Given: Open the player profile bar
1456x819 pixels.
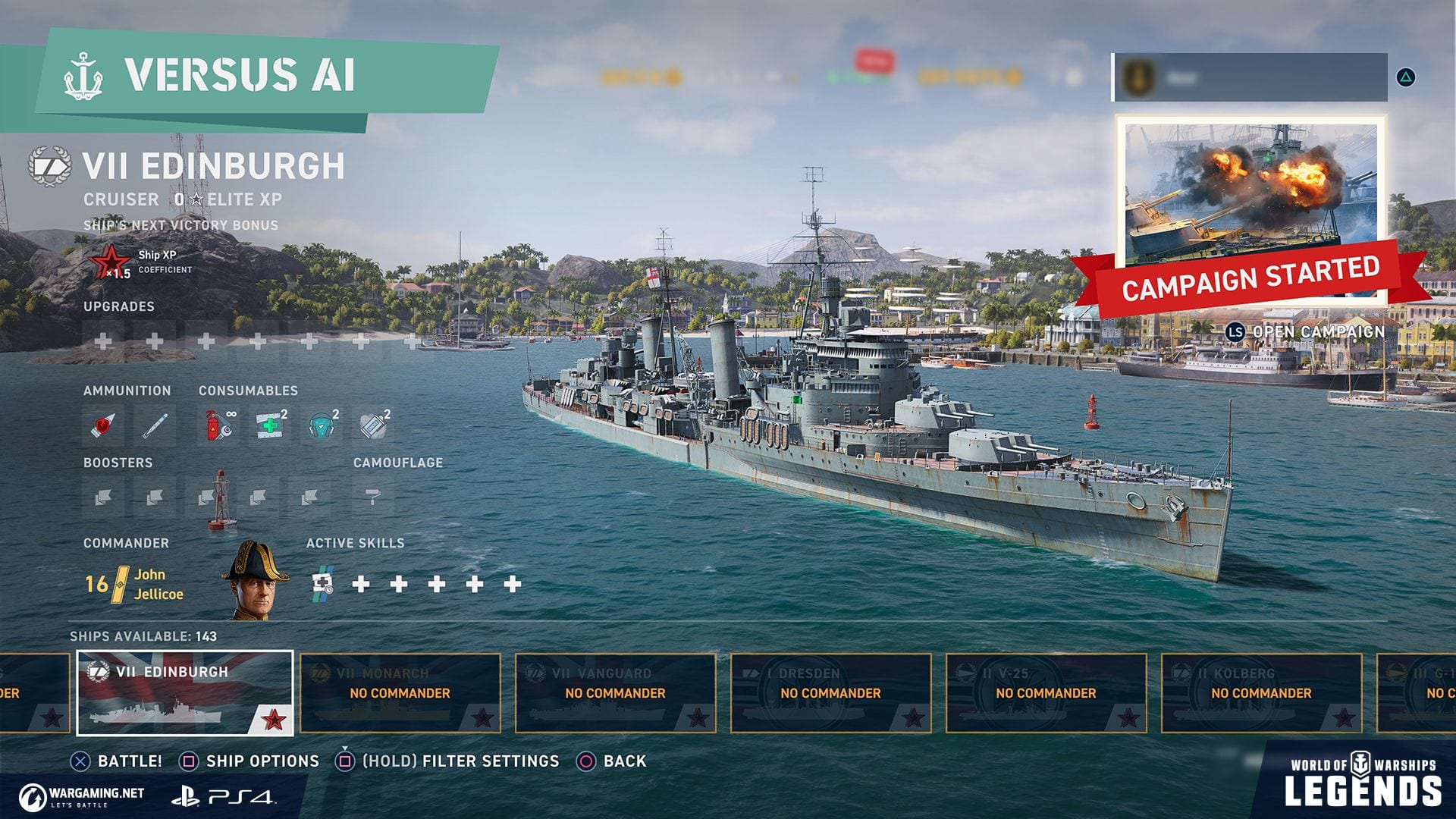Looking at the screenshot, I should [1250, 77].
